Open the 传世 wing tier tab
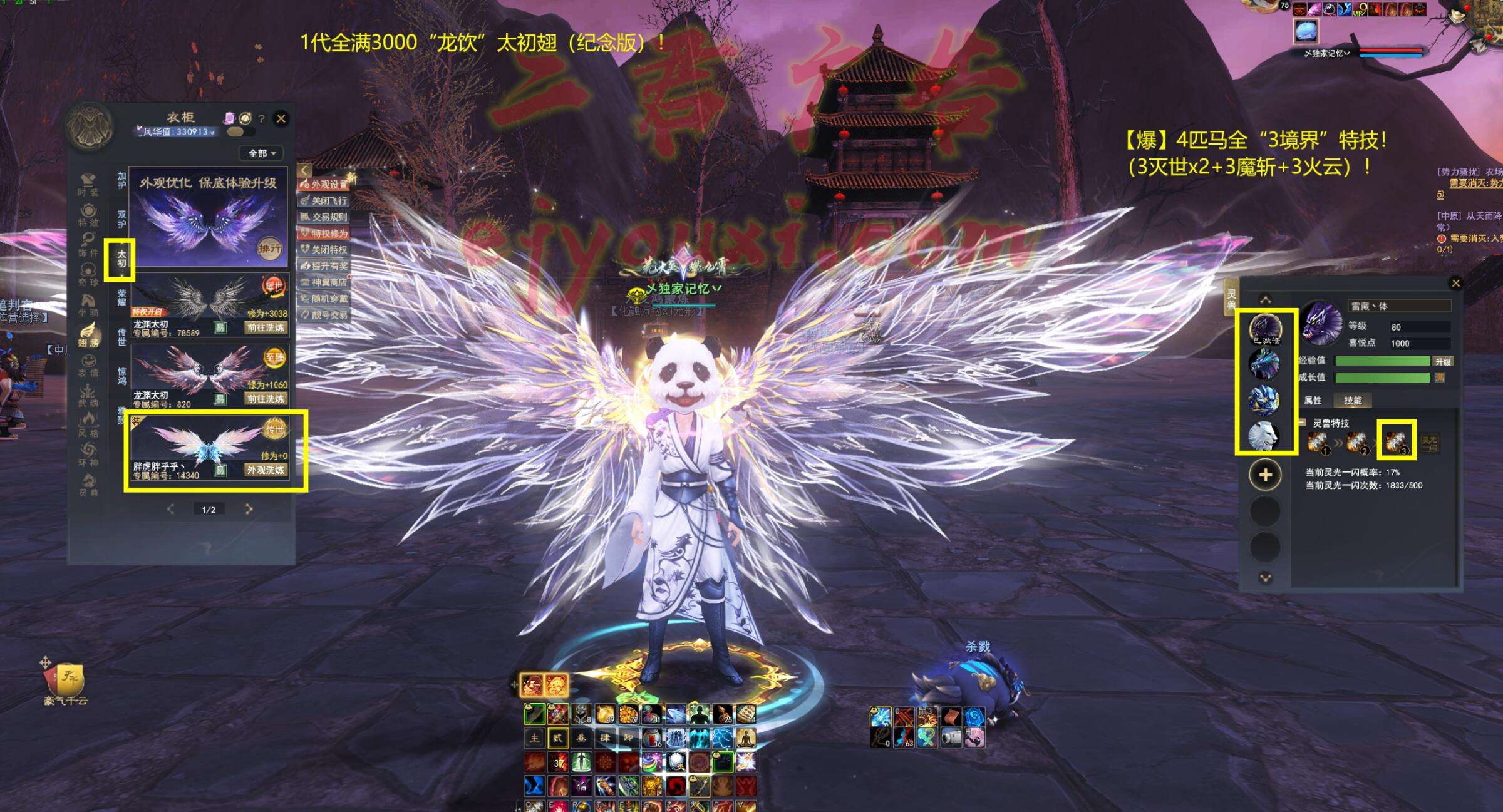 (121, 336)
